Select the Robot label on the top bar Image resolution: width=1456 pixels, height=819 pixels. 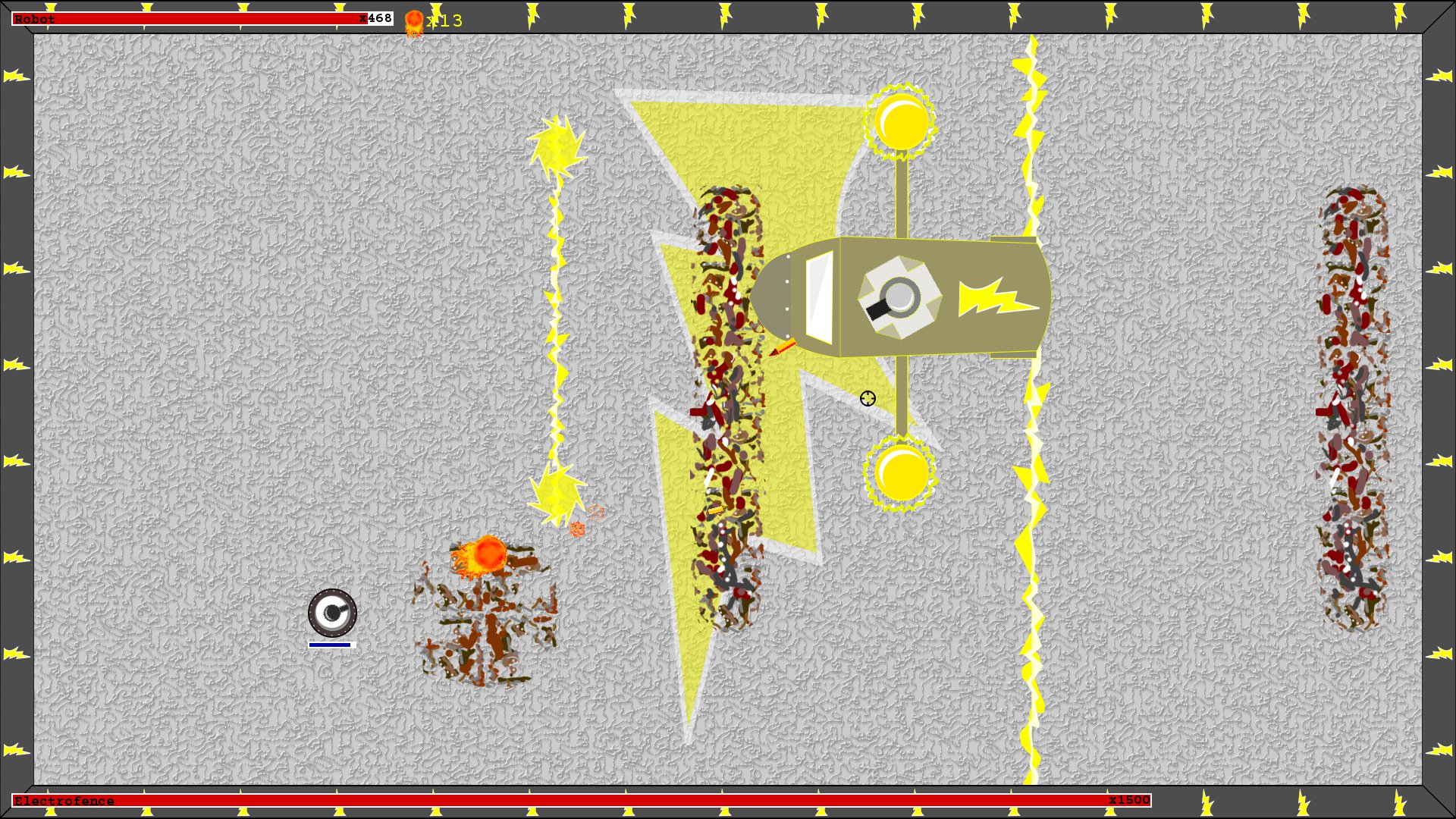[33, 19]
